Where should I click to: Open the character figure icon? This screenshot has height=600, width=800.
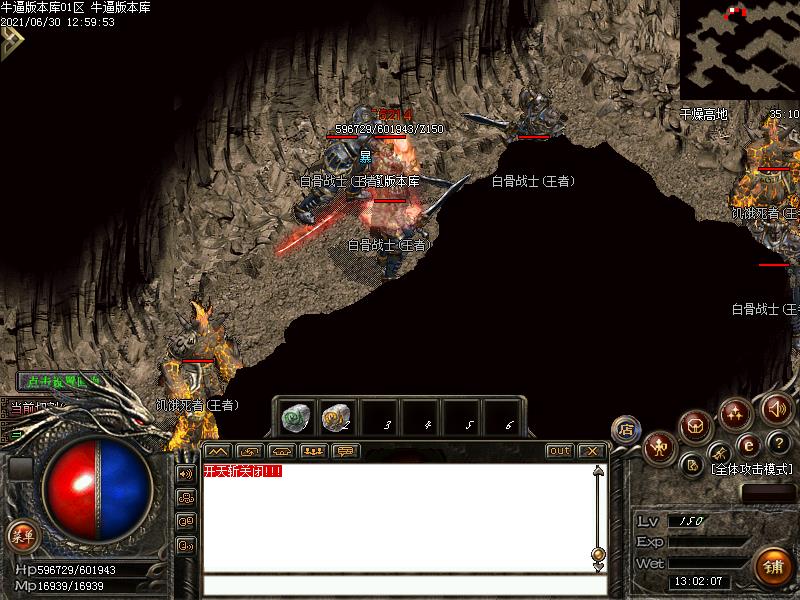coord(659,447)
